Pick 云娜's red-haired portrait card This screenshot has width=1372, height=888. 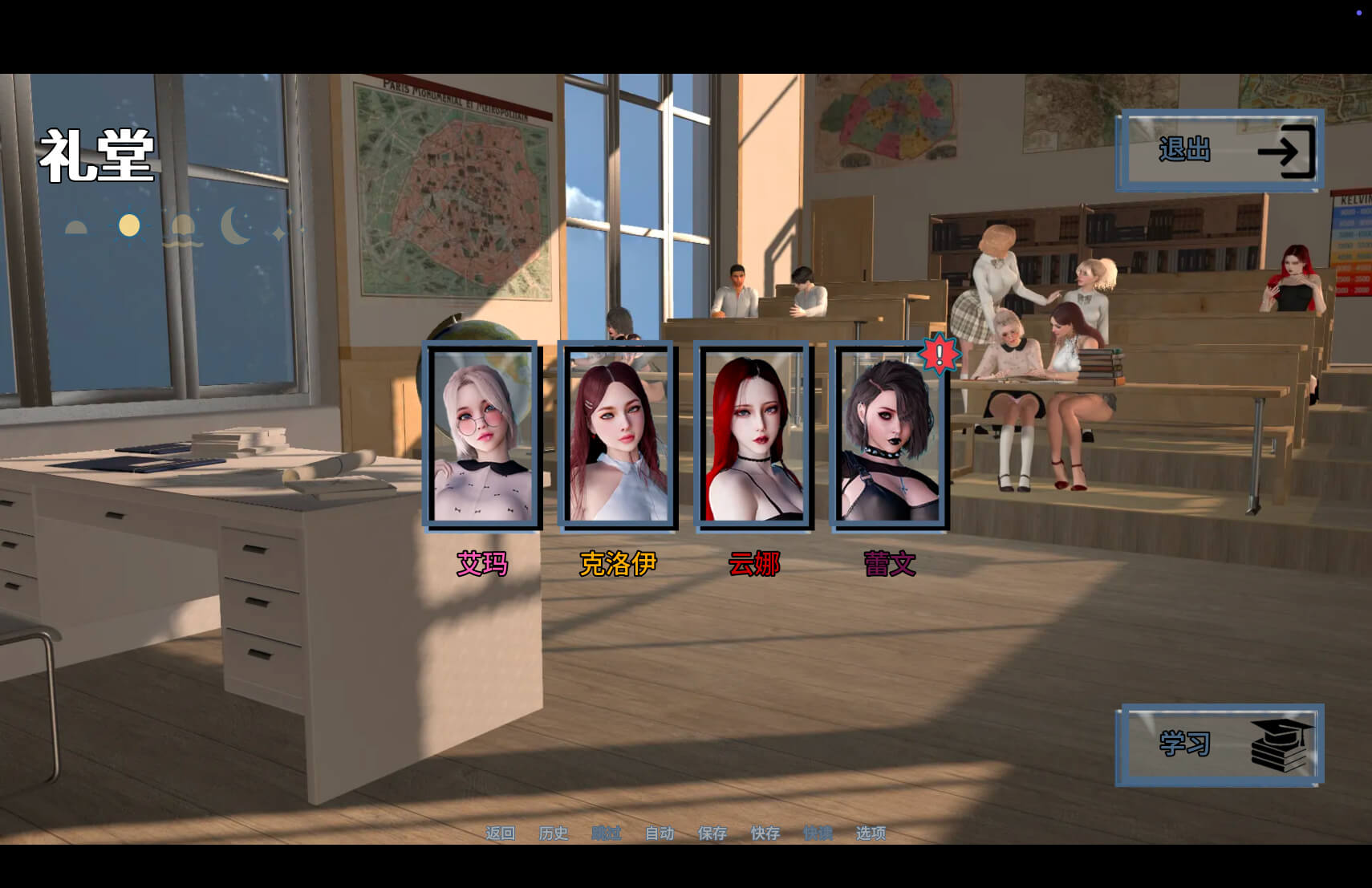tap(753, 436)
